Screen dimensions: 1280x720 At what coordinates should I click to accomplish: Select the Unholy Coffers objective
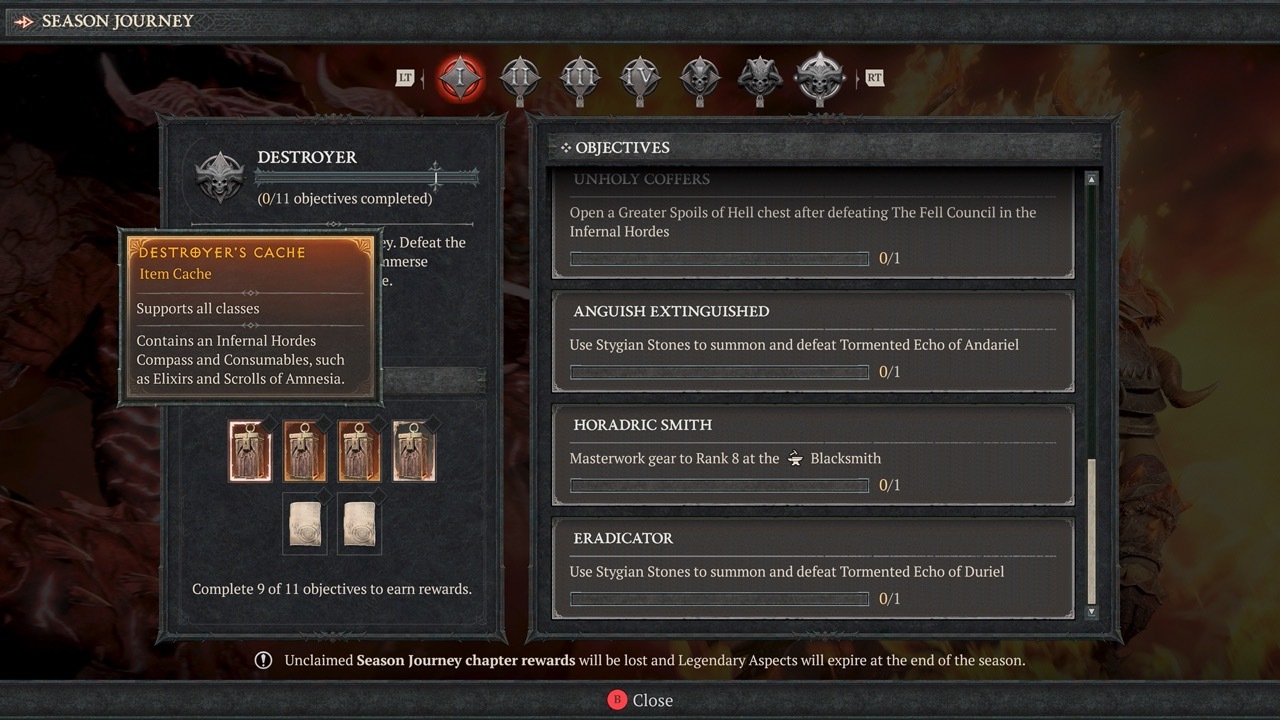point(812,222)
